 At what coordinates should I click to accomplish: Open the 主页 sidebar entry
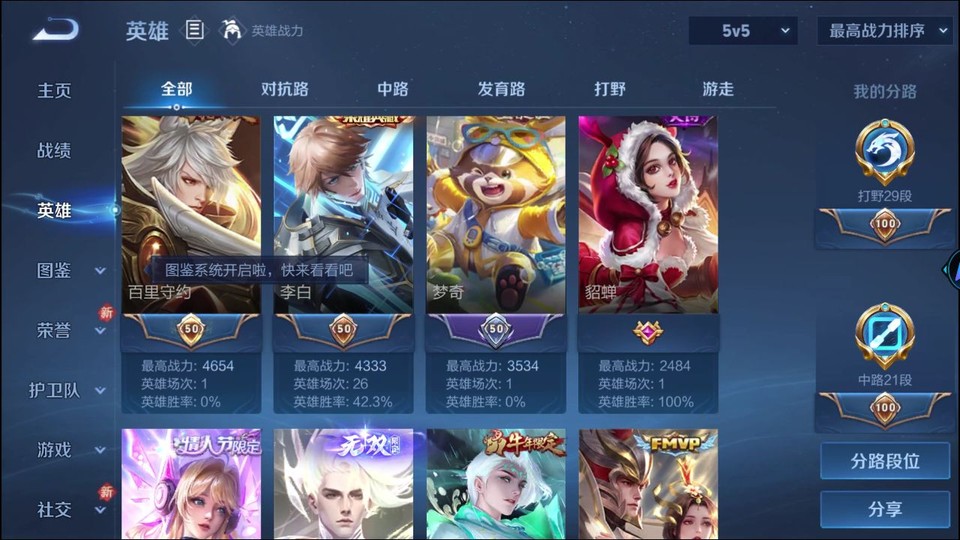coord(55,90)
